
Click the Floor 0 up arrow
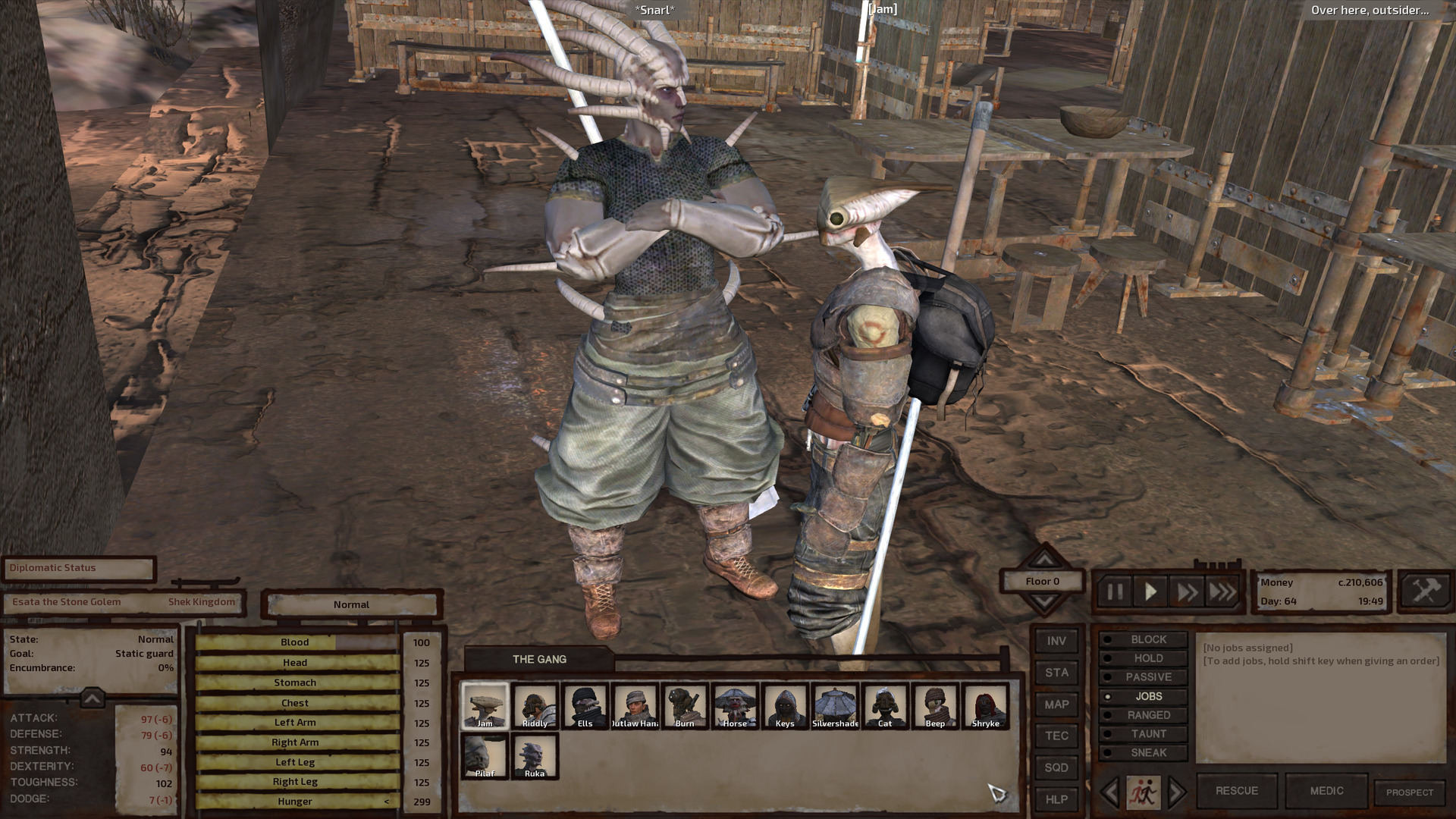point(1044,561)
